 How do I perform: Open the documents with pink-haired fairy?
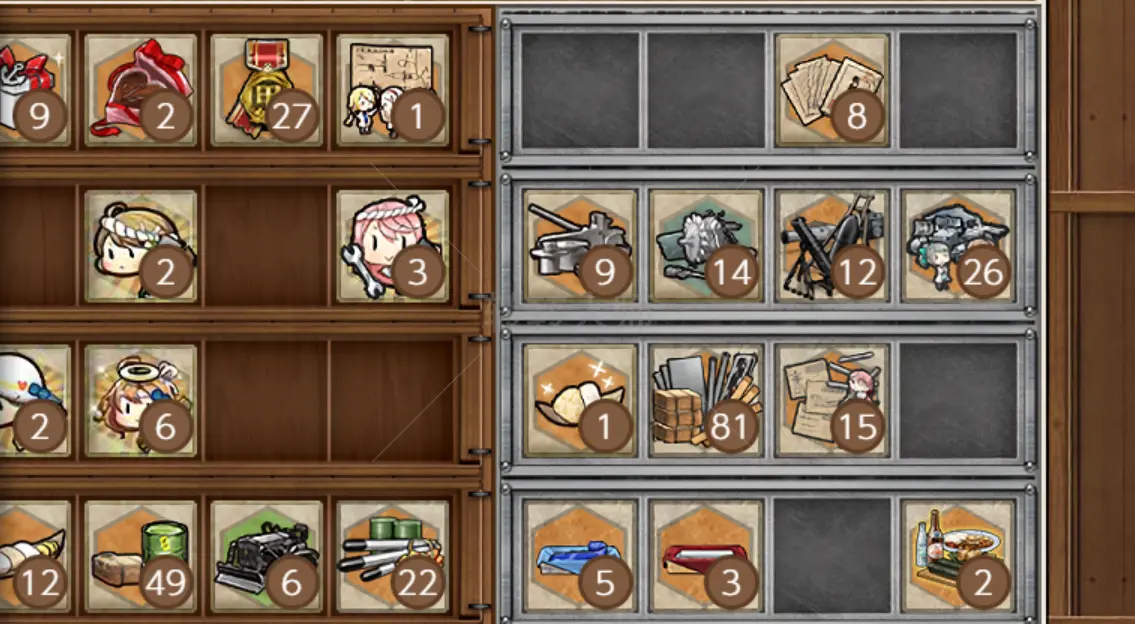832,401
